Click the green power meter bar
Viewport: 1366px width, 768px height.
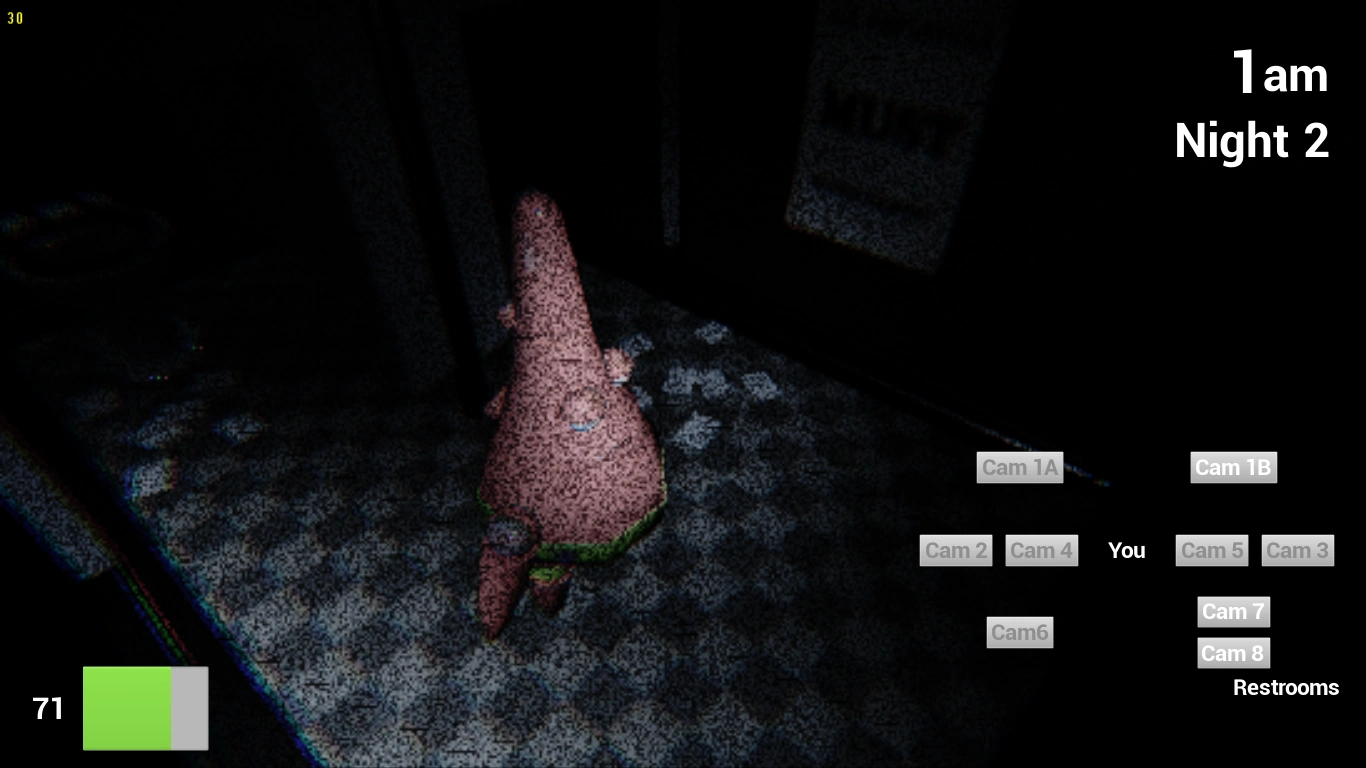click(130, 708)
